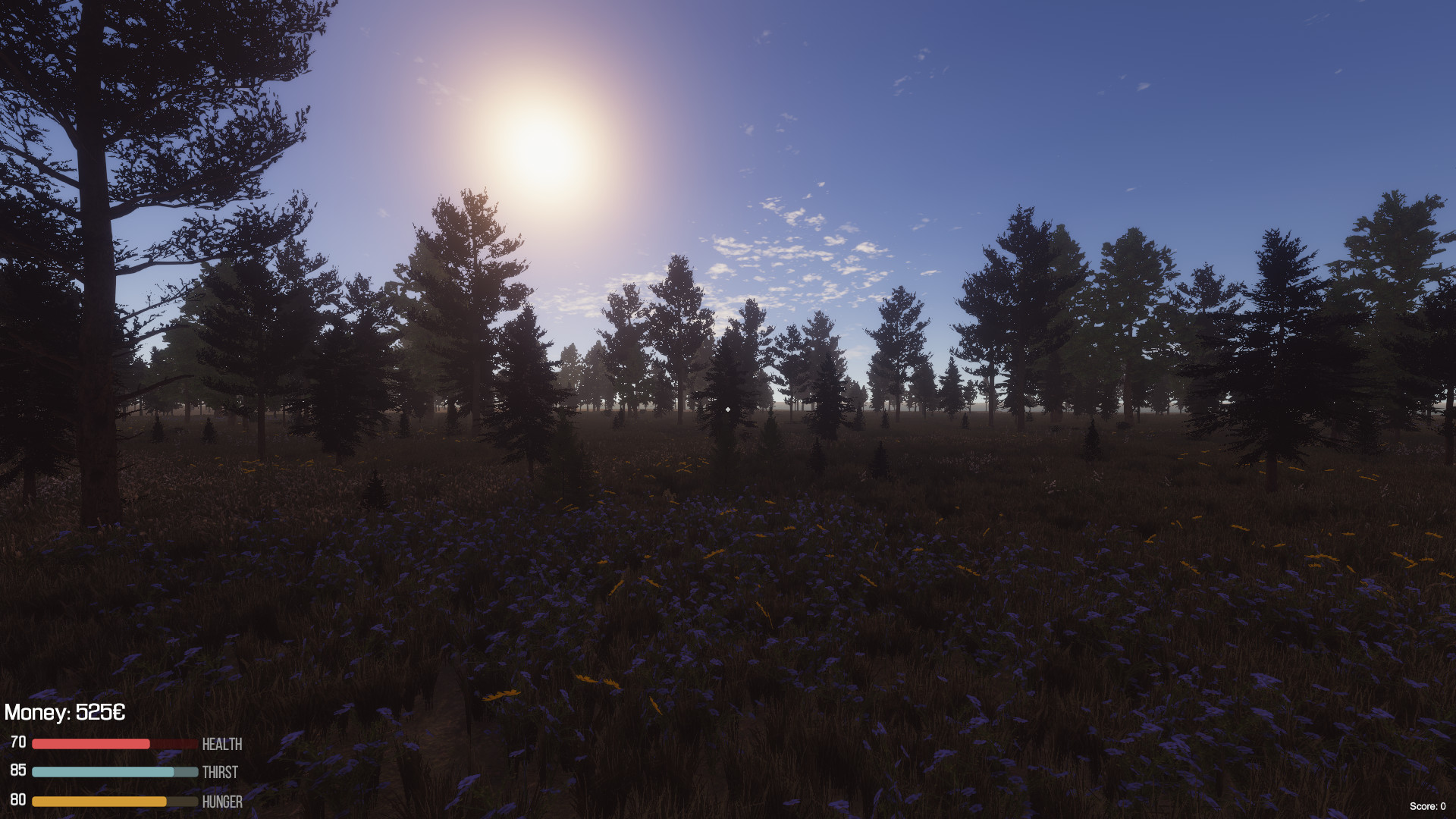Click the HEALTH bar icon in the HUD

click(114, 744)
